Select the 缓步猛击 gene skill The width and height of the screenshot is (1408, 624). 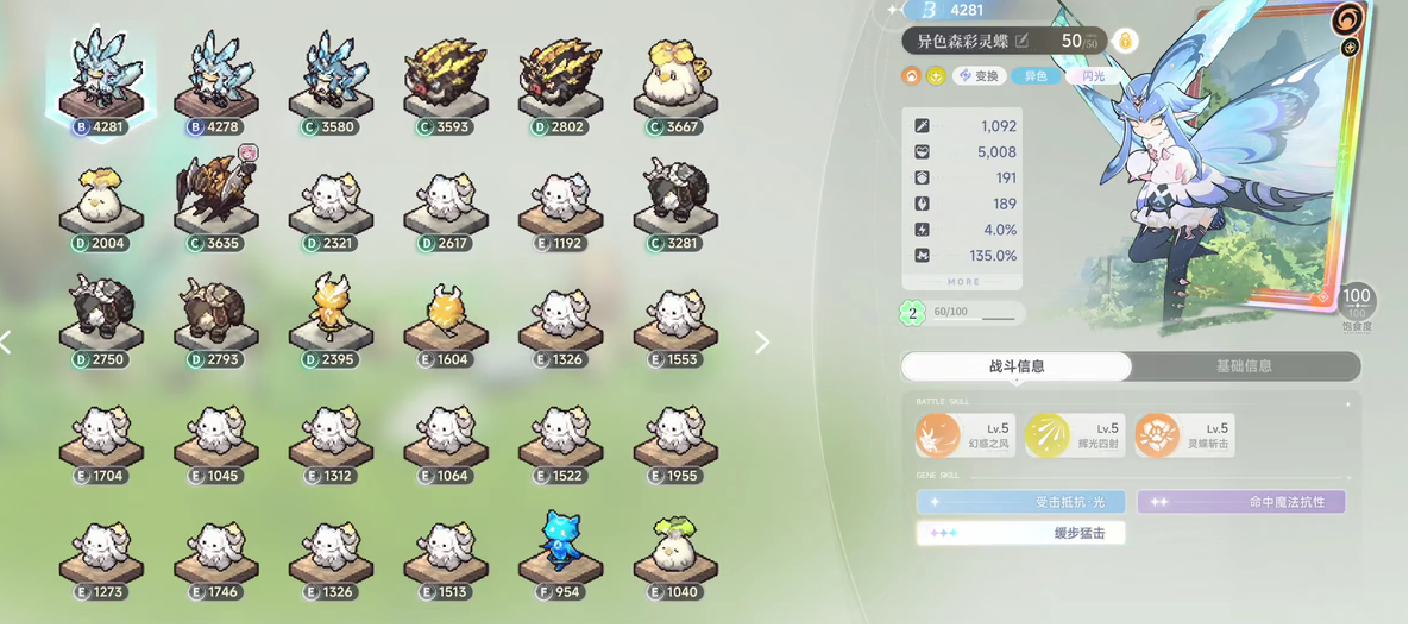tap(1021, 533)
